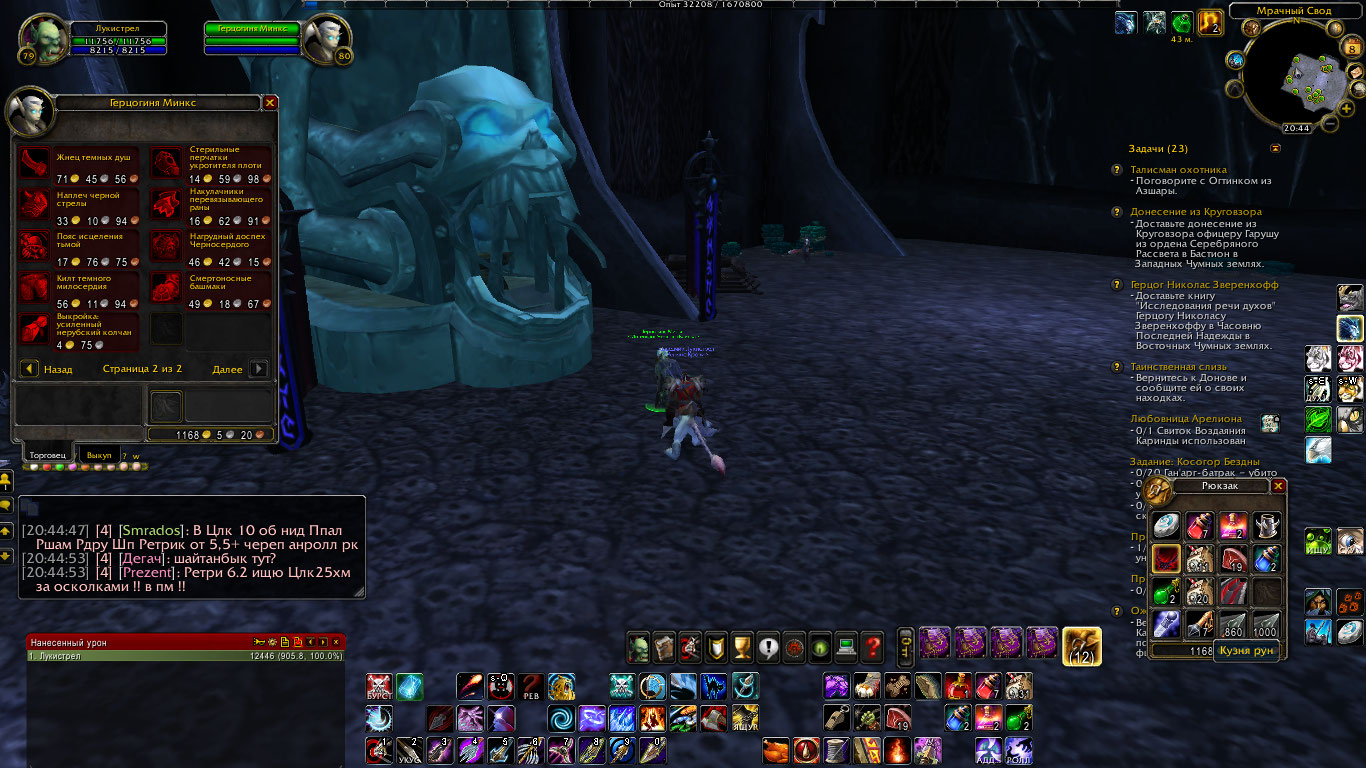Viewport: 1366px width, 768px height.
Task: Open the achievements shield button
Action: click(716, 647)
